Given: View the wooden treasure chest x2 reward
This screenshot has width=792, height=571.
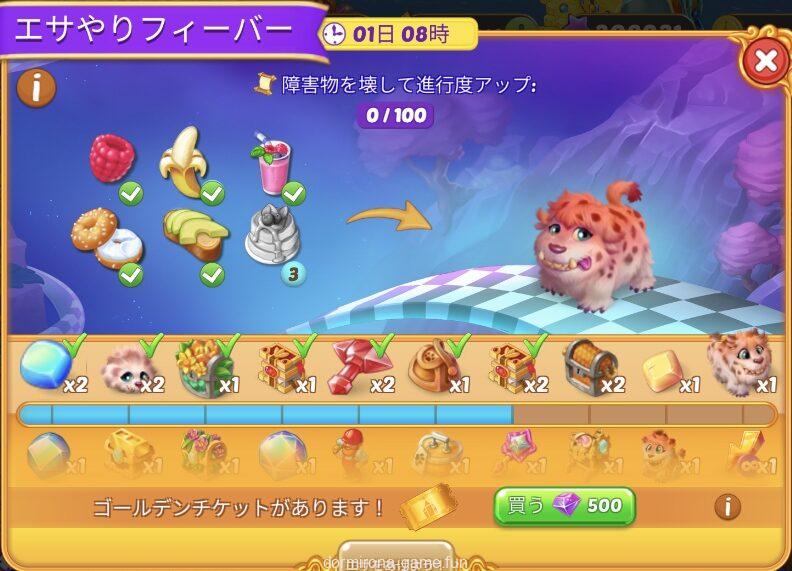Looking at the screenshot, I should tap(590, 368).
